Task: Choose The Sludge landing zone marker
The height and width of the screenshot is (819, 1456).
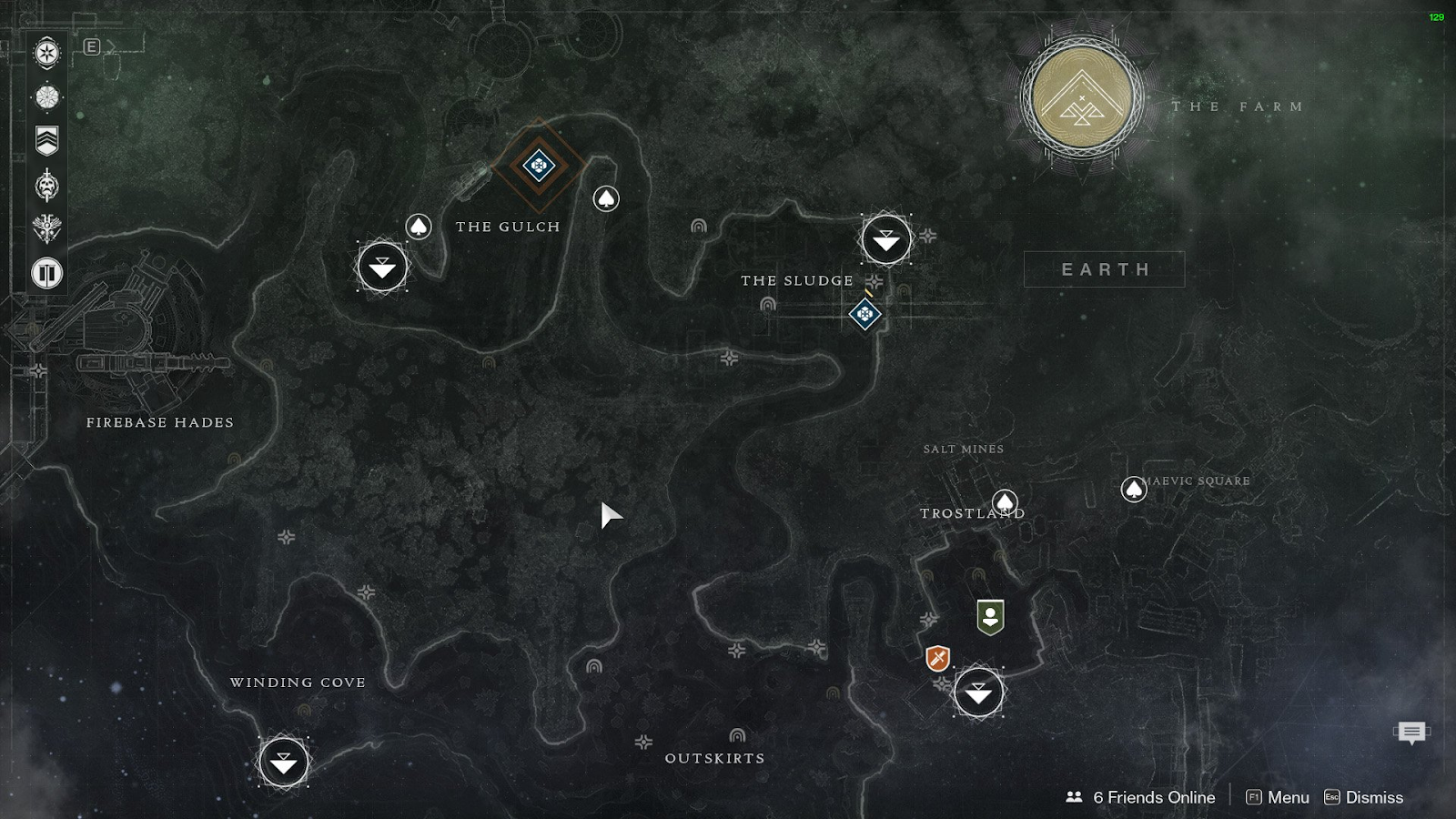Action: tap(885, 239)
